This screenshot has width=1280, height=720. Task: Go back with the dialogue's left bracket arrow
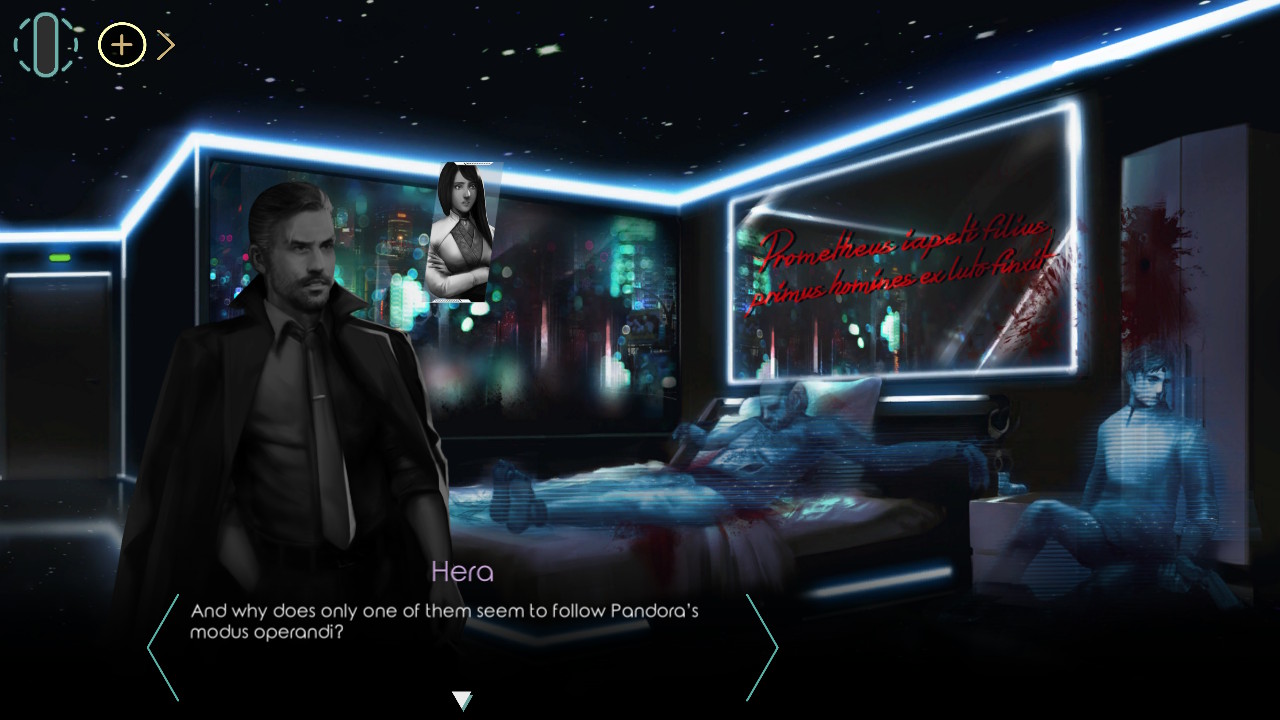coord(162,647)
